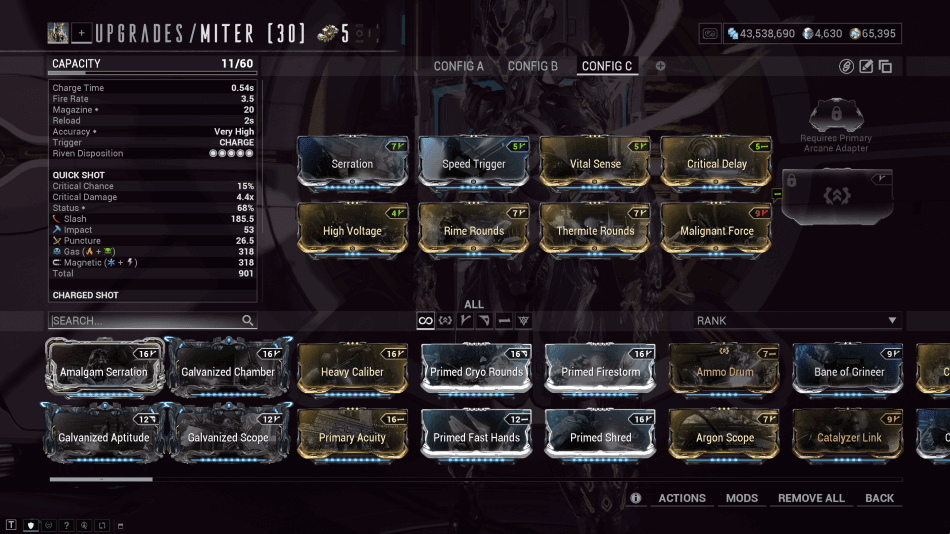Switch to Config A tab
The height and width of the screenshot is (534, 950).
pos(458,66)
